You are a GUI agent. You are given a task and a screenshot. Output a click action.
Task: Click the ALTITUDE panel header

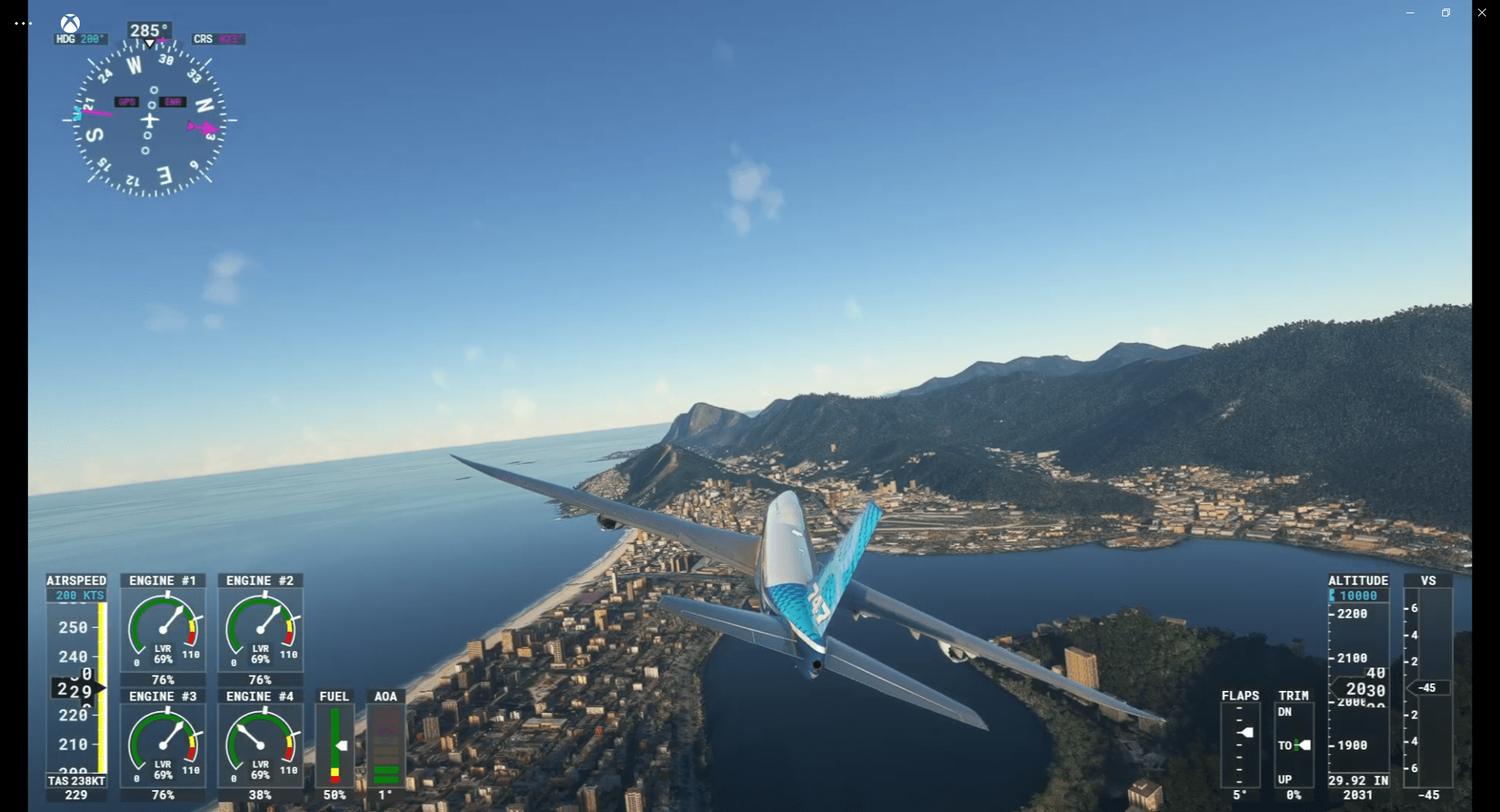(1359, 580)
